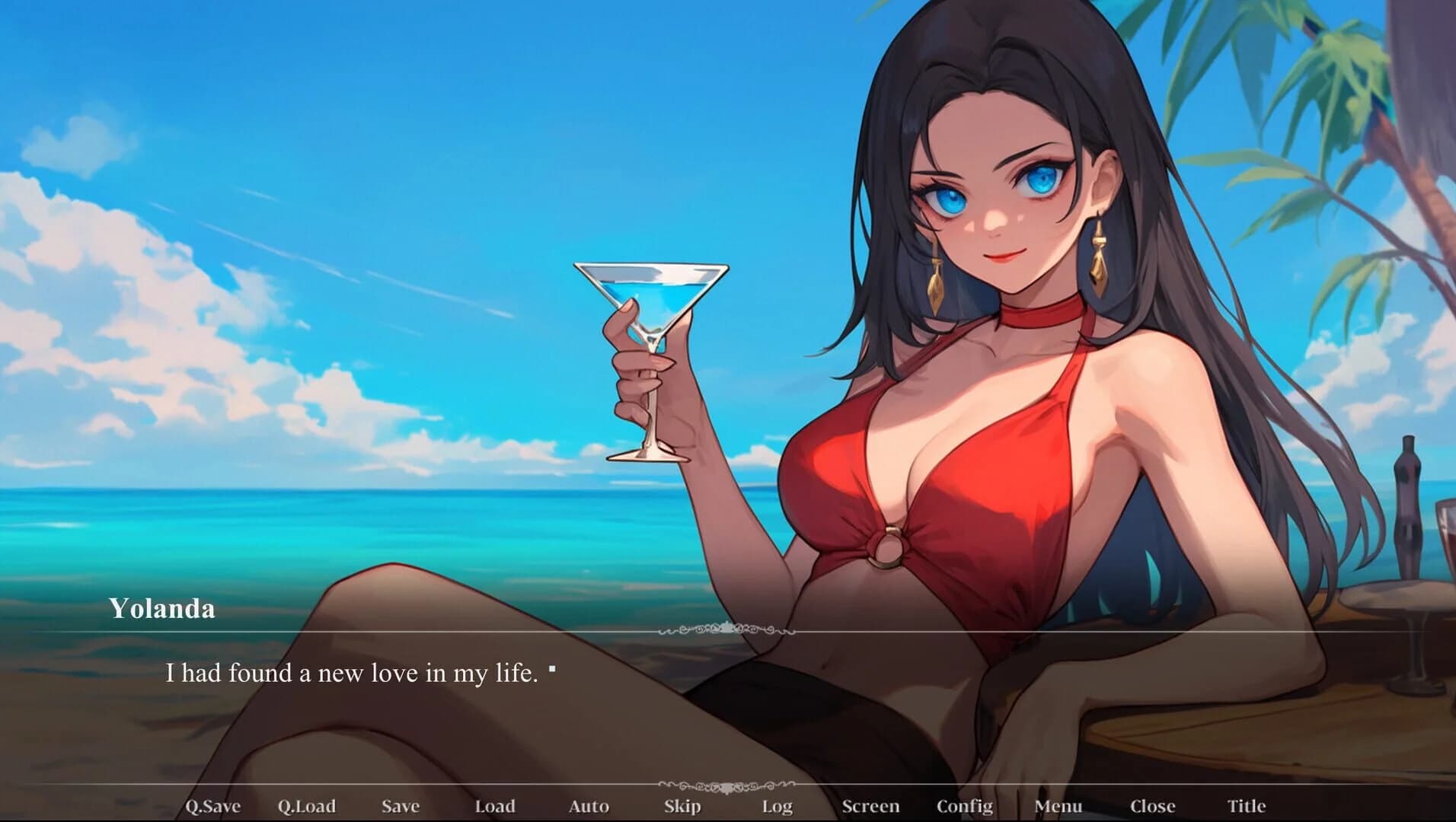Toggle Skip mode to fast-forward dialogue
The height and width of the screenshot is (822, 1456).
(x=682, y=804)
